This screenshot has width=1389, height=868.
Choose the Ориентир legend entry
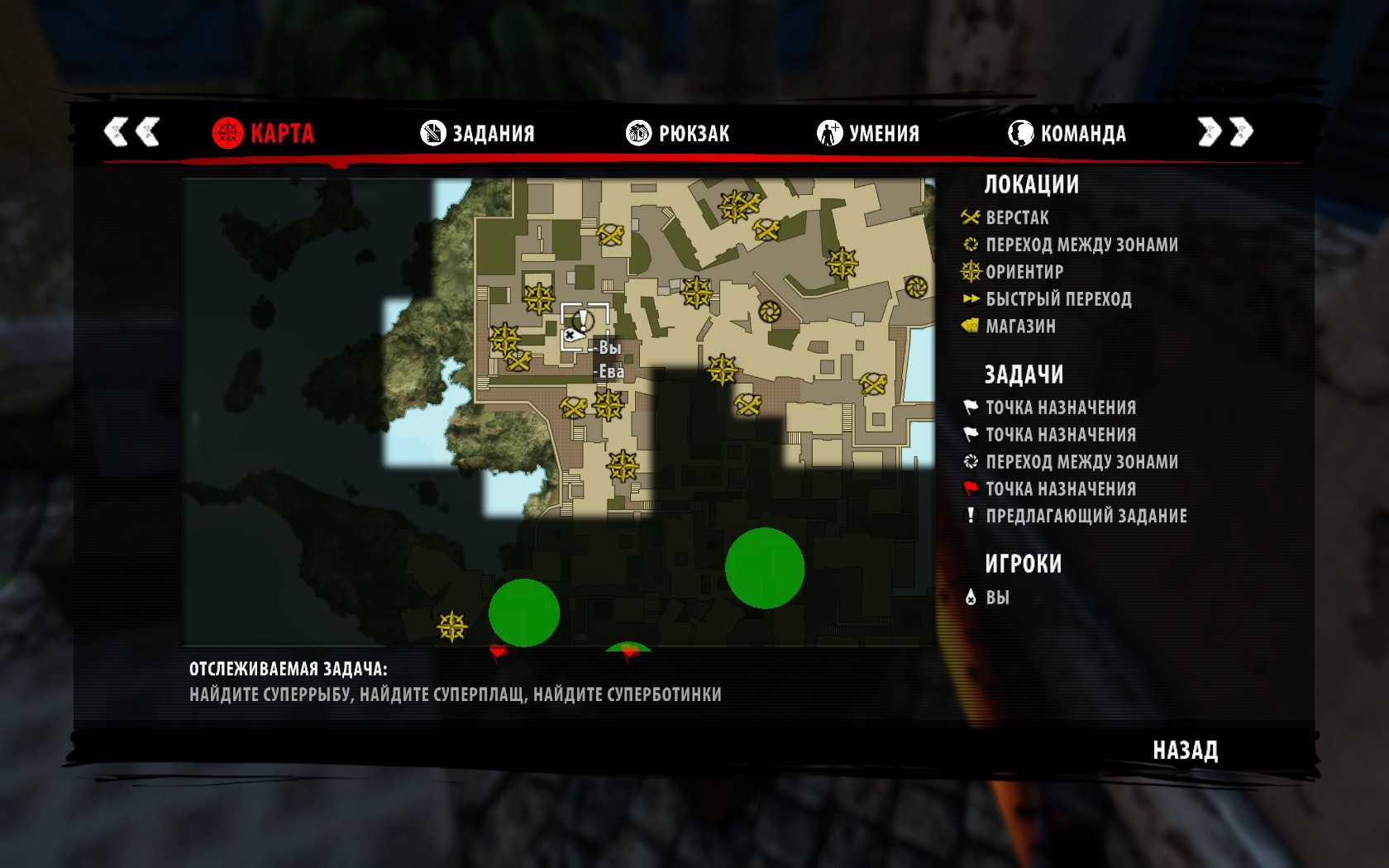point(1024,272)
